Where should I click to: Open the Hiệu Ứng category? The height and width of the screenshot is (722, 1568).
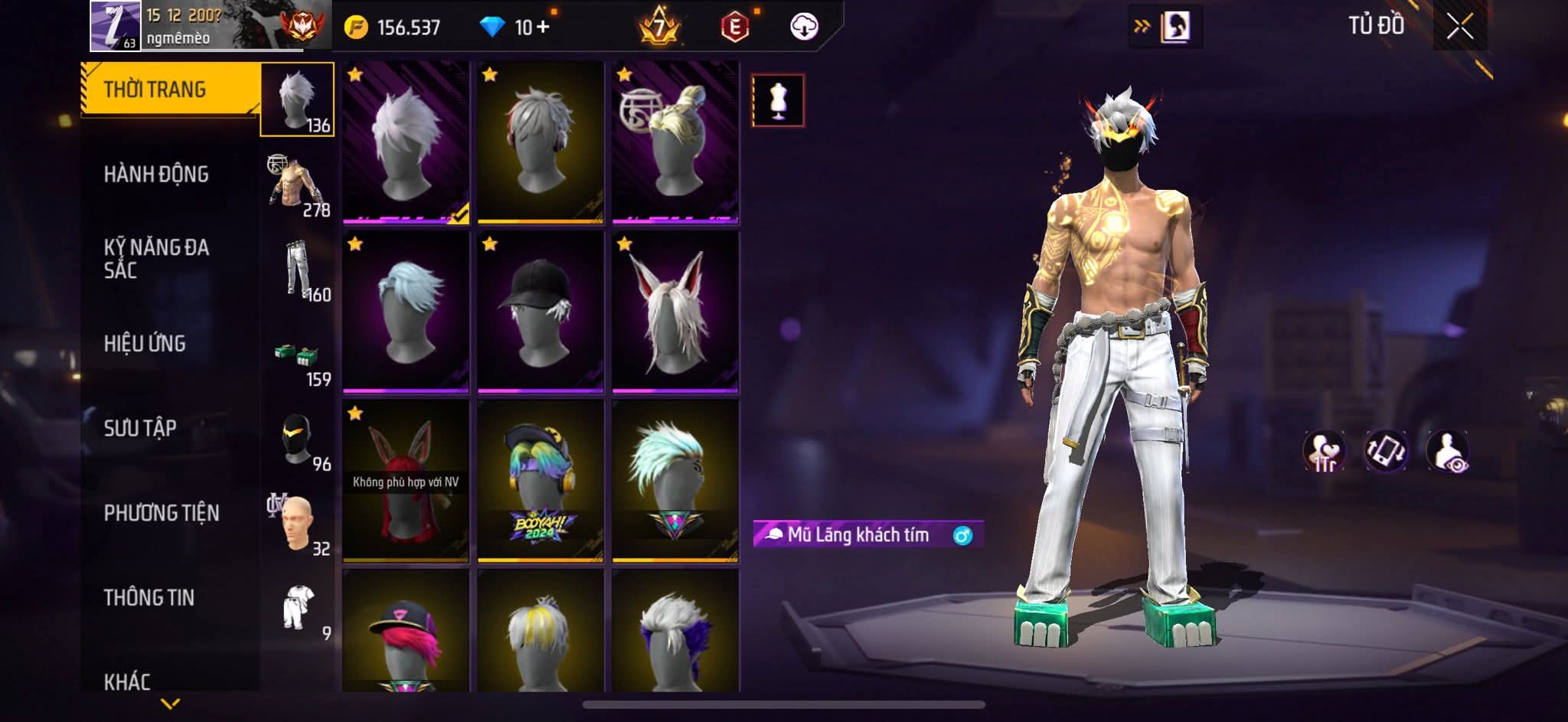click(x=145, y=344)
